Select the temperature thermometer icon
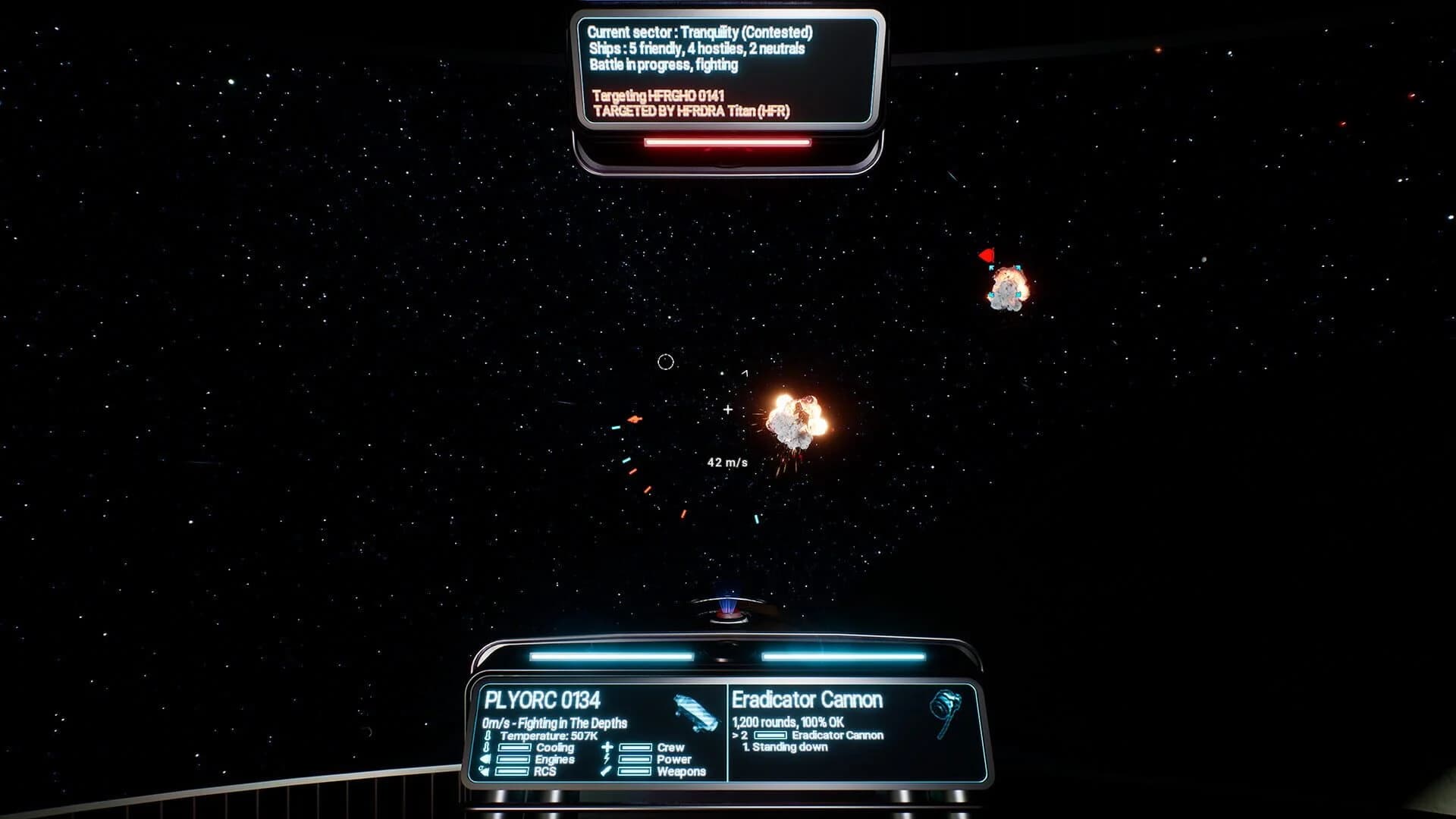The width and height of the screenshot is (1456, 819). 488,736
